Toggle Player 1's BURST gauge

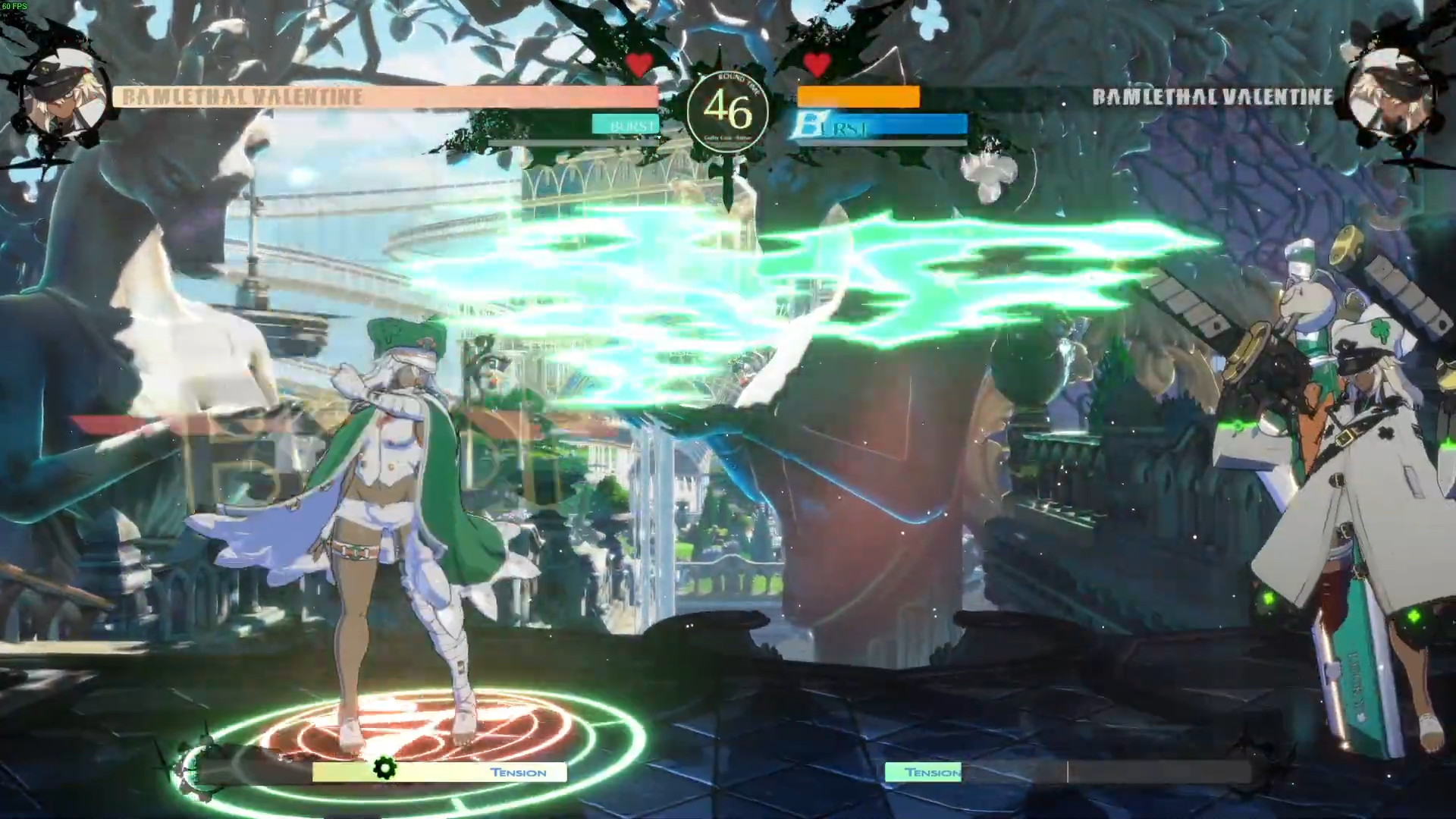click(x=626, y=124)
